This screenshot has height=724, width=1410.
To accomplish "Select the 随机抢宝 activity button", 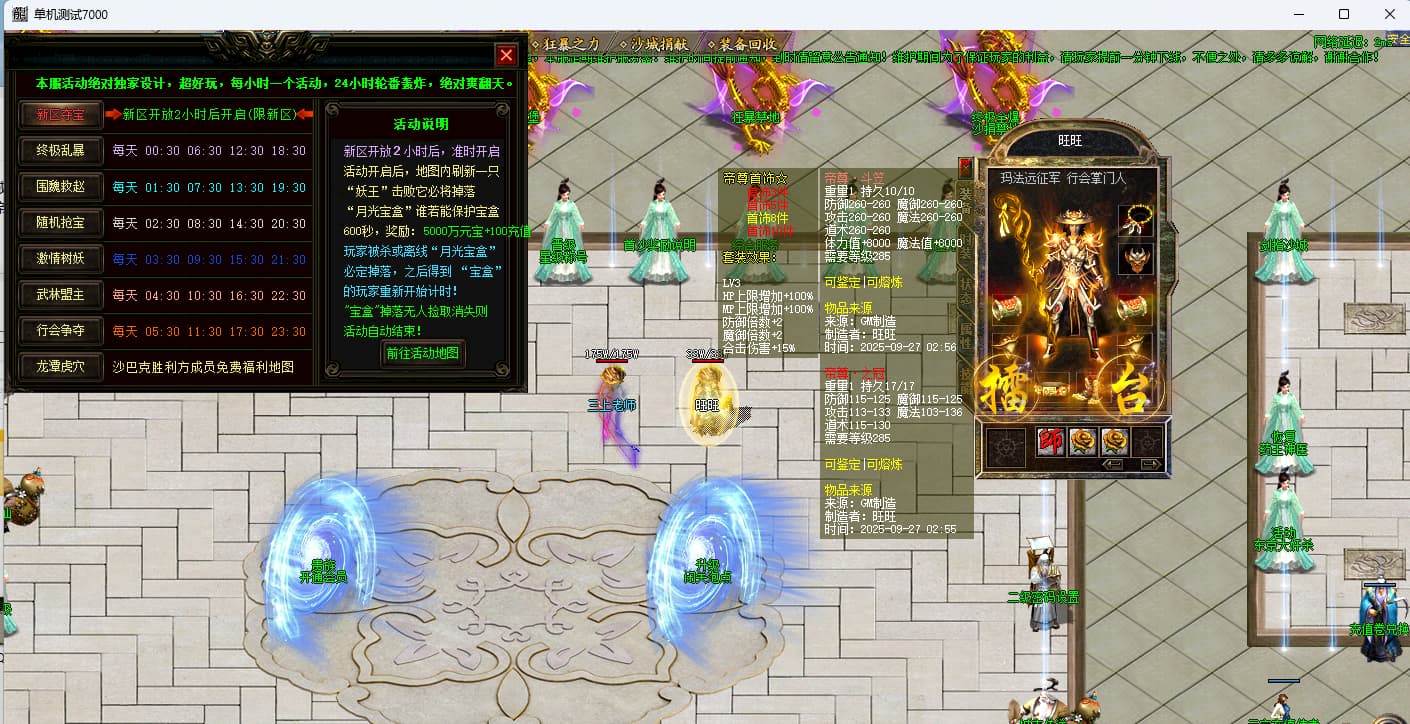I will point(61,223).
